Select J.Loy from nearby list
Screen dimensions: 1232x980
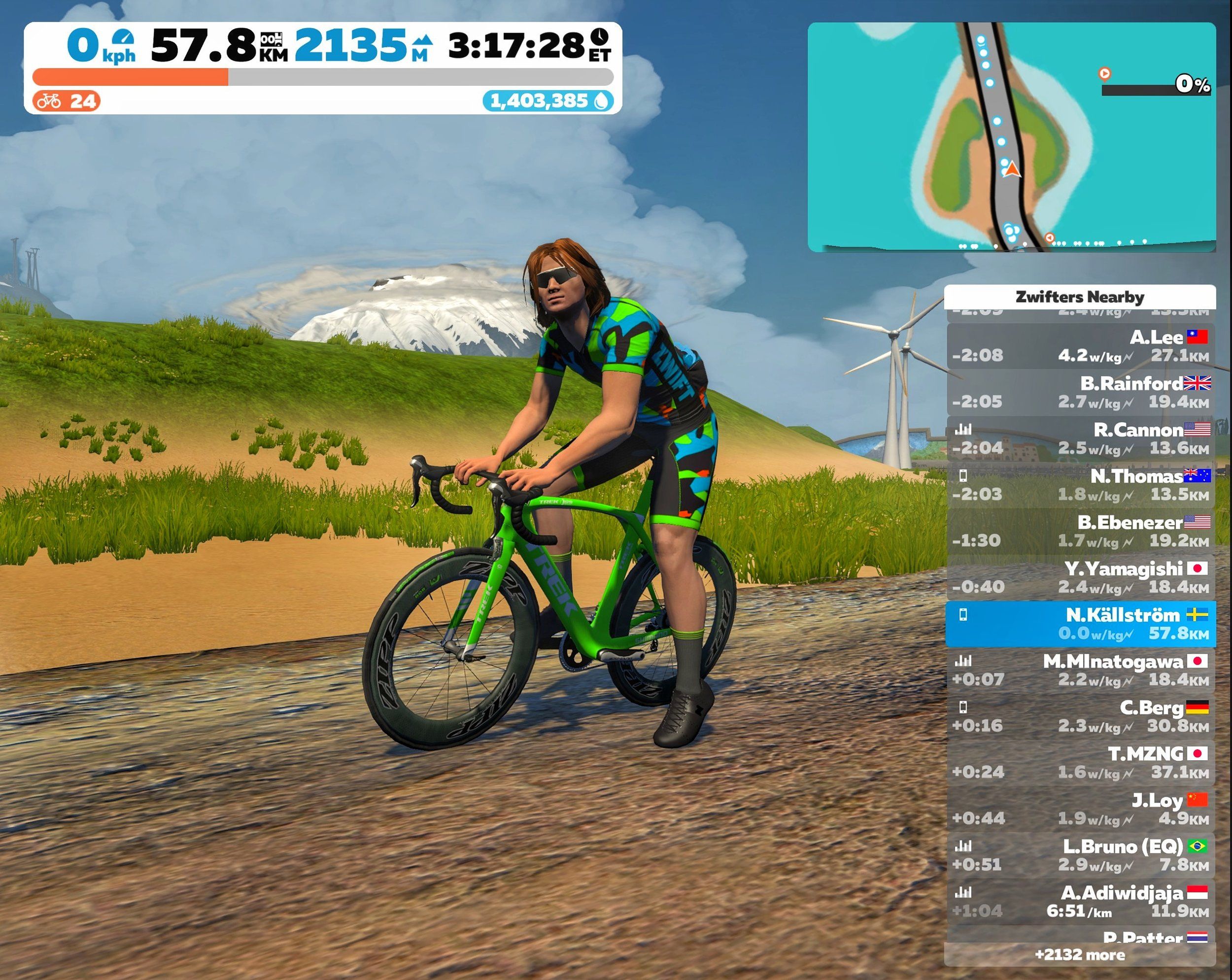1079,809
